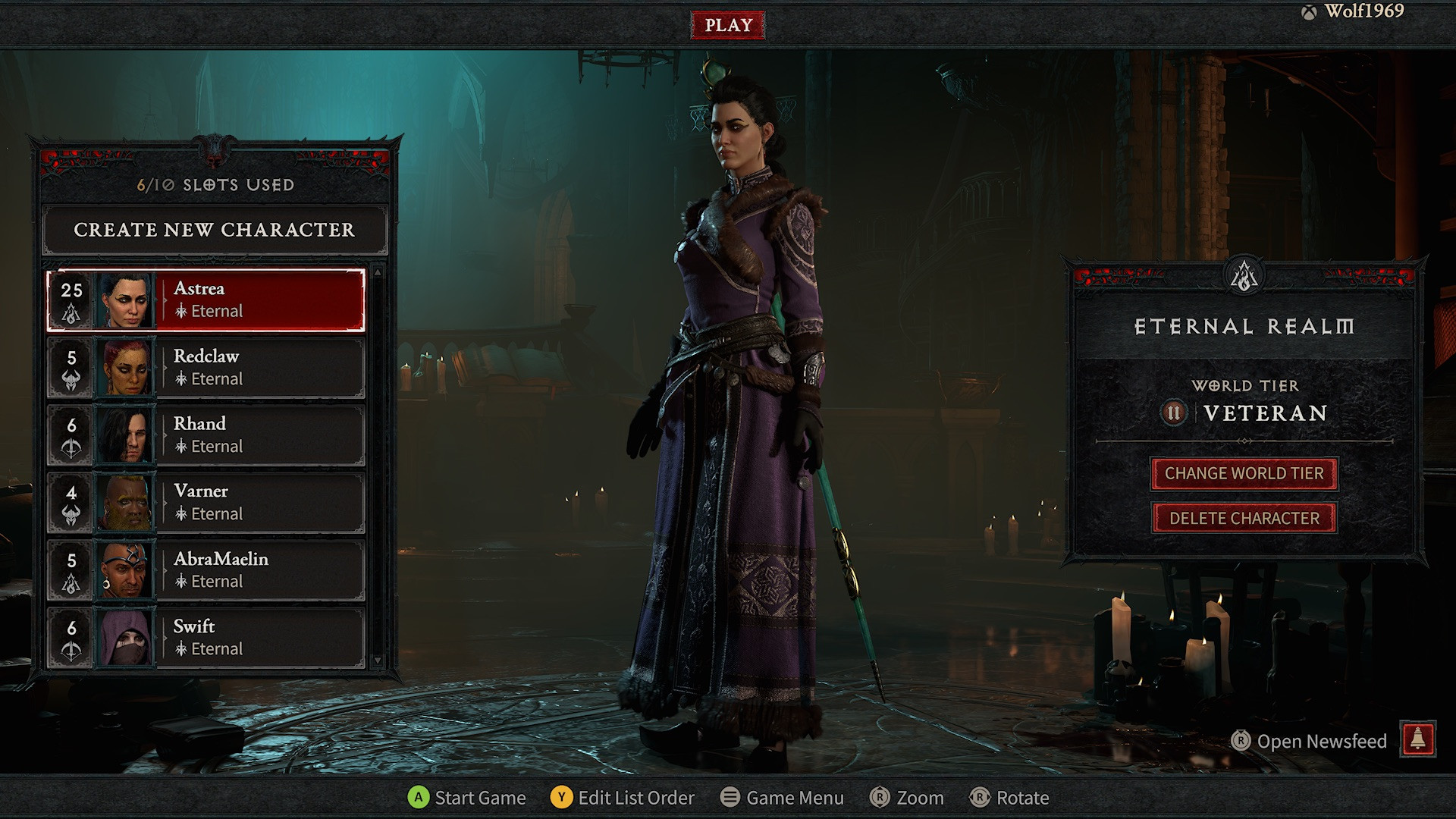Open the newsfeed bell icon
Viewport: 1456px width, 819px height.
pyautogui.click(x=1417, y=739)
